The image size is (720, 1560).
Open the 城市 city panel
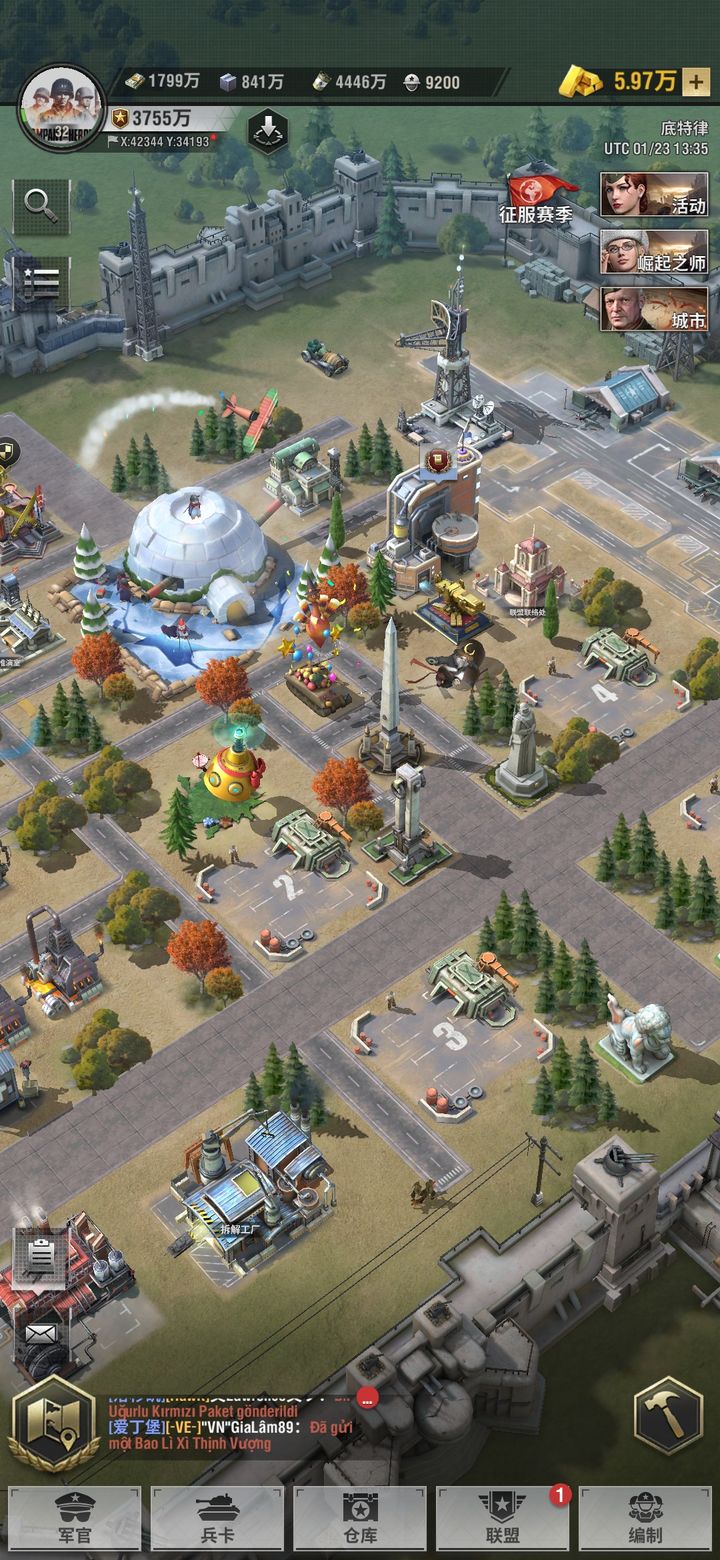click(654, 309)
